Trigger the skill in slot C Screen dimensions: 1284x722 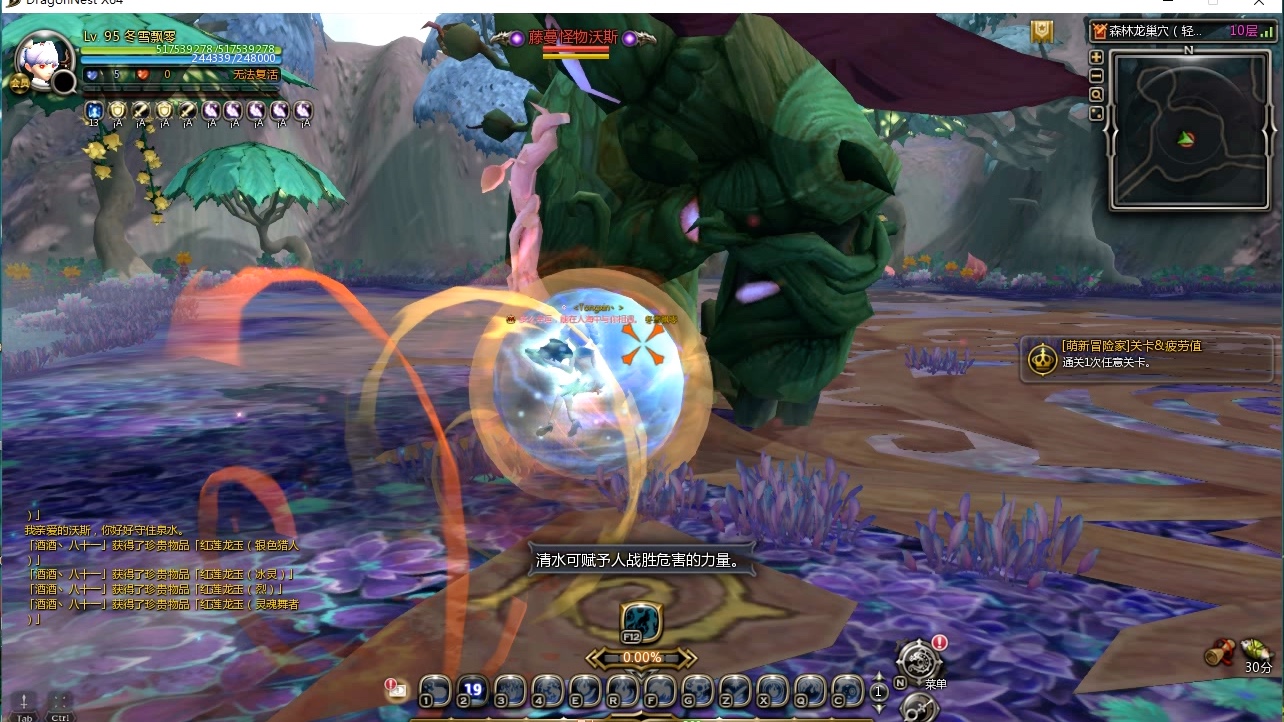(847, 690)
